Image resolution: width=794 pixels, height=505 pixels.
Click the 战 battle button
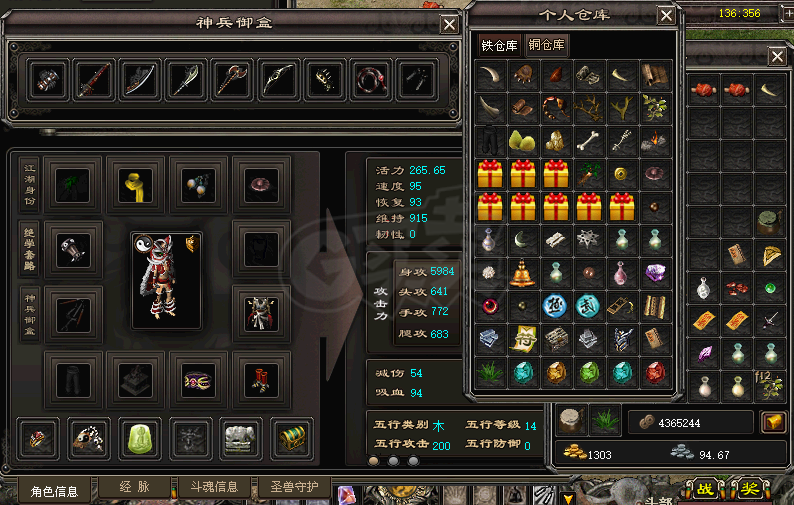pyautogui.click(x=705, y=489)
